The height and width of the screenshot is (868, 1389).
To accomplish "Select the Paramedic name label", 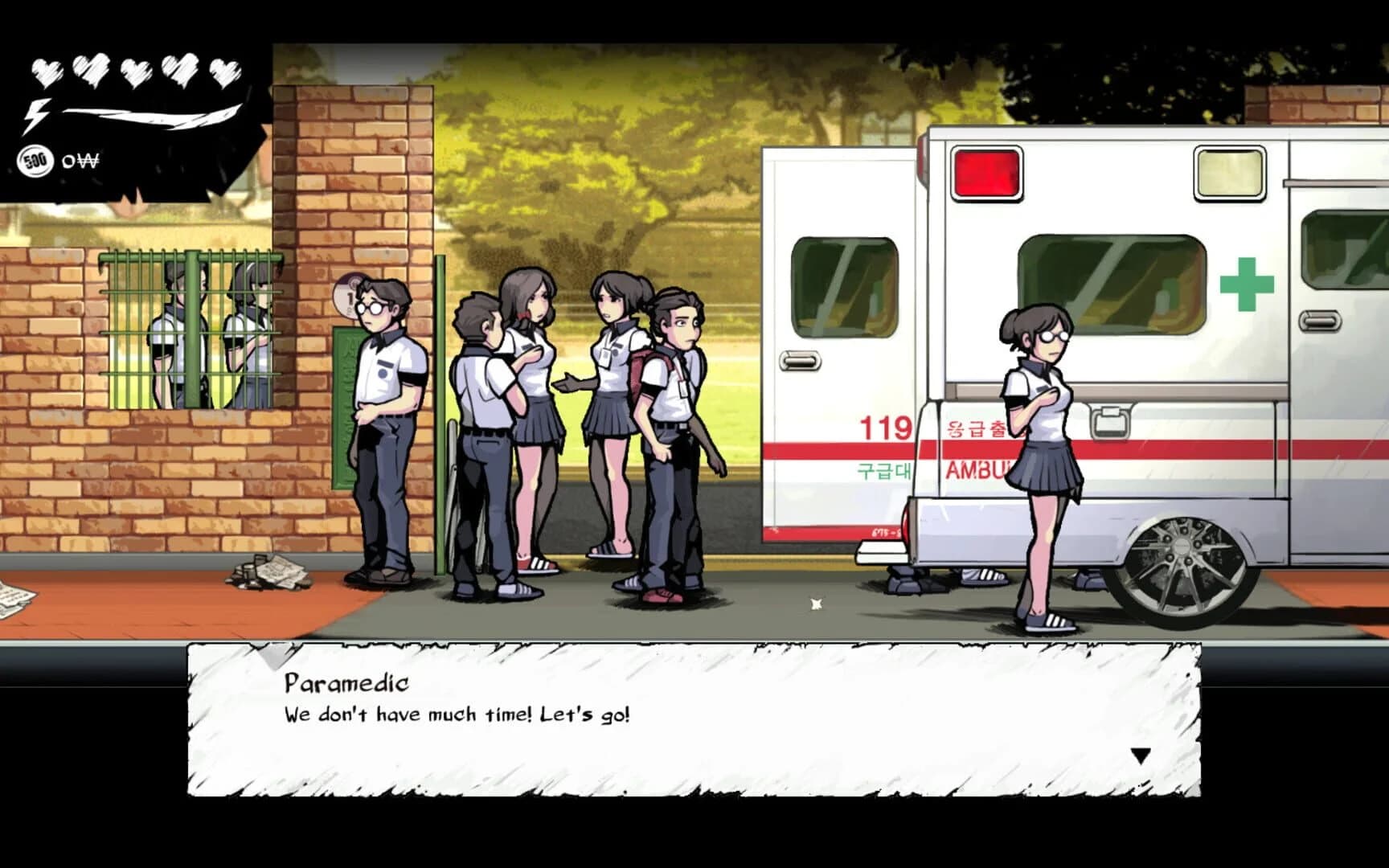I will pos(344,684).
